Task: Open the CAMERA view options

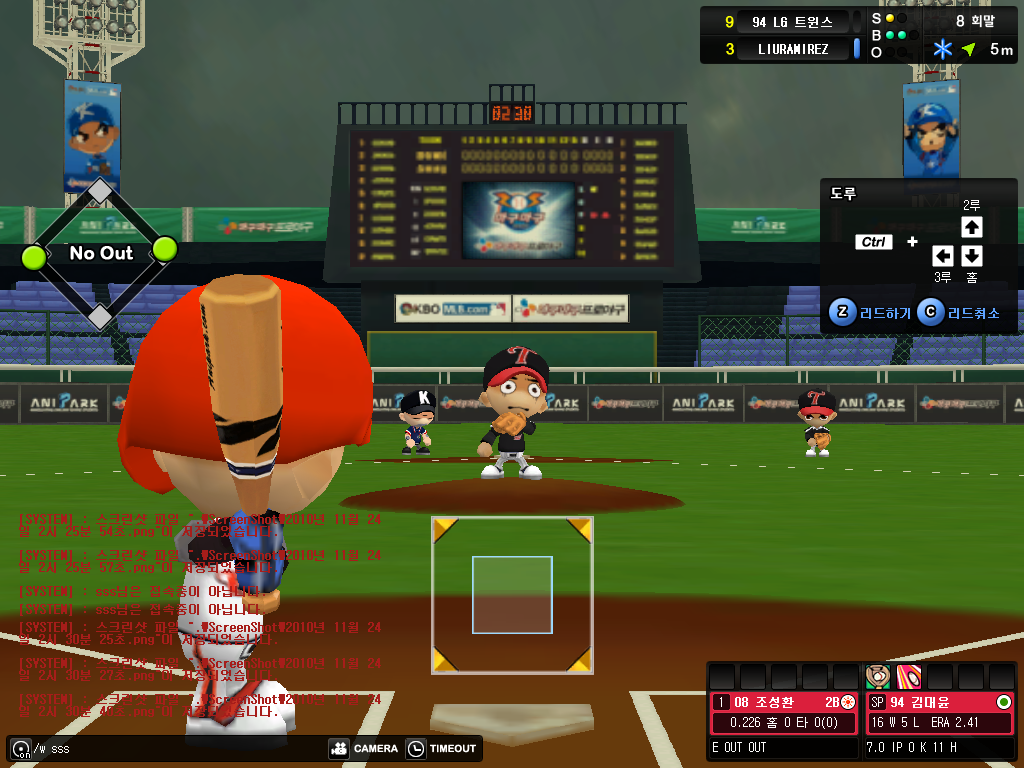Action: 363,748
